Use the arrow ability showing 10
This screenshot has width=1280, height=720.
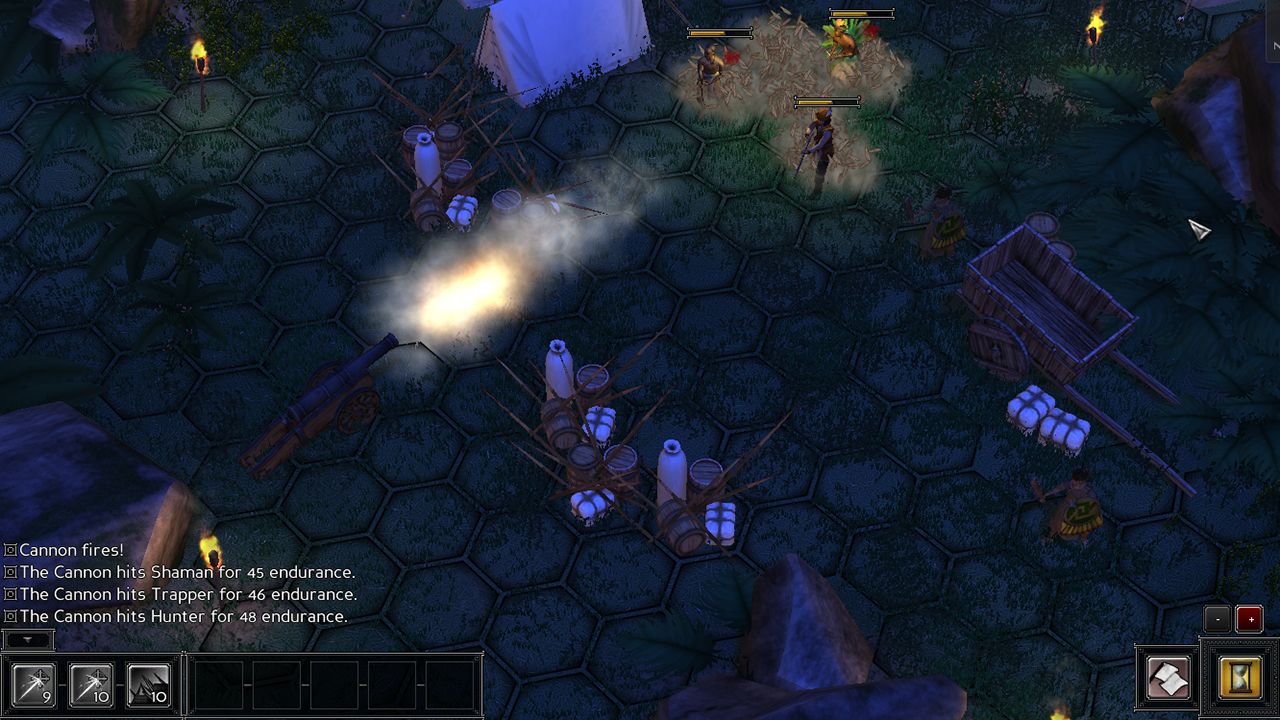point(91,685)
